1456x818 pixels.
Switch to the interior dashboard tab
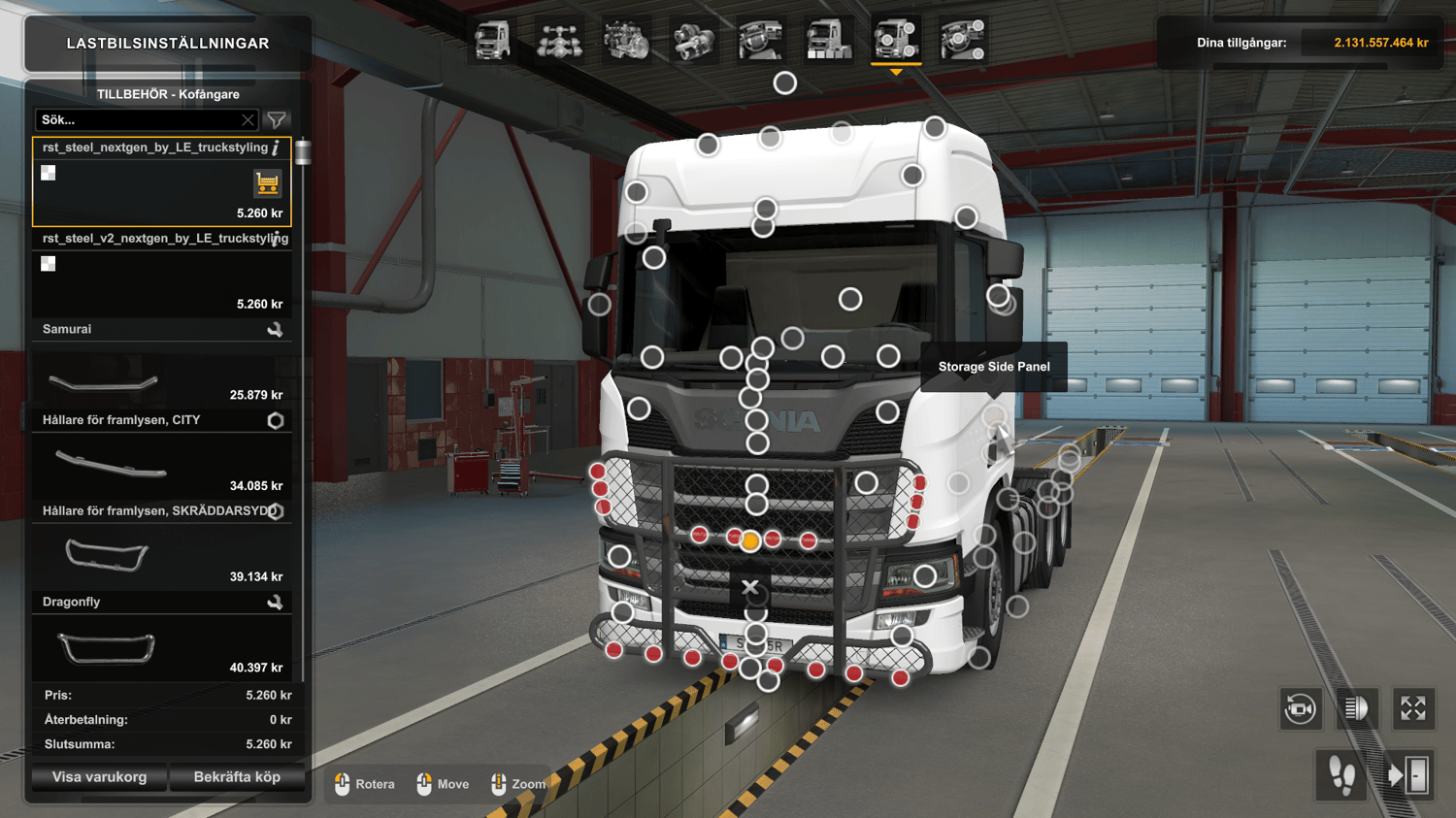(x=761, y=41)
